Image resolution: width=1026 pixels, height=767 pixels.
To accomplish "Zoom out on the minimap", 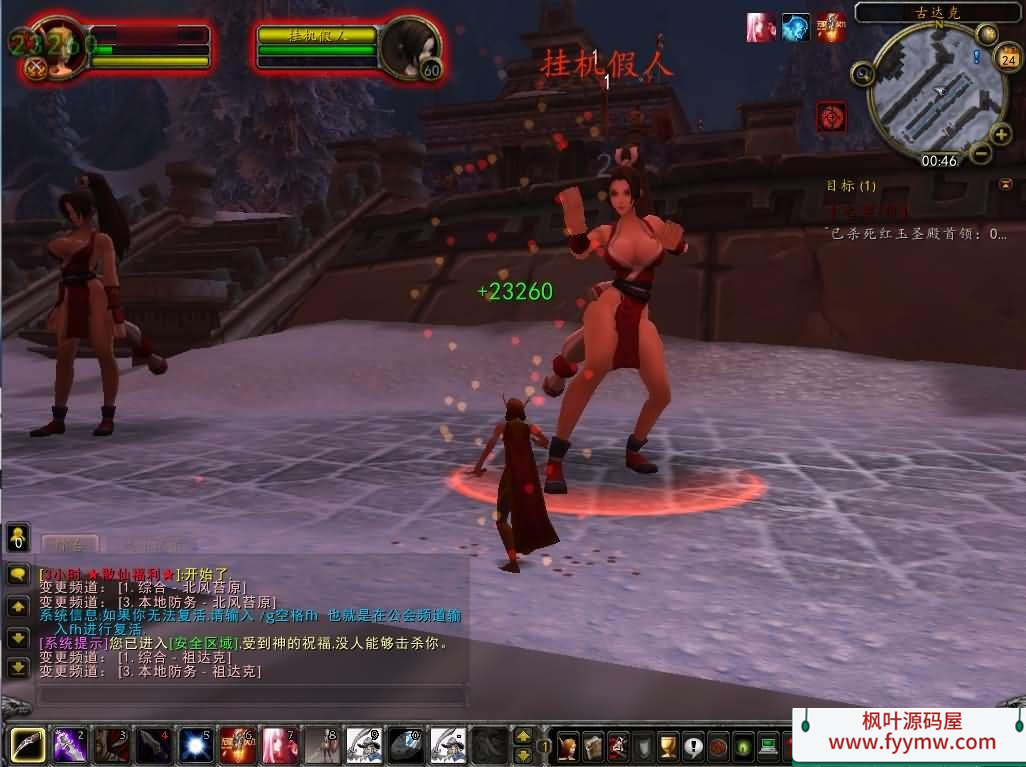I will pyautogui.click(x=980, y=153).
